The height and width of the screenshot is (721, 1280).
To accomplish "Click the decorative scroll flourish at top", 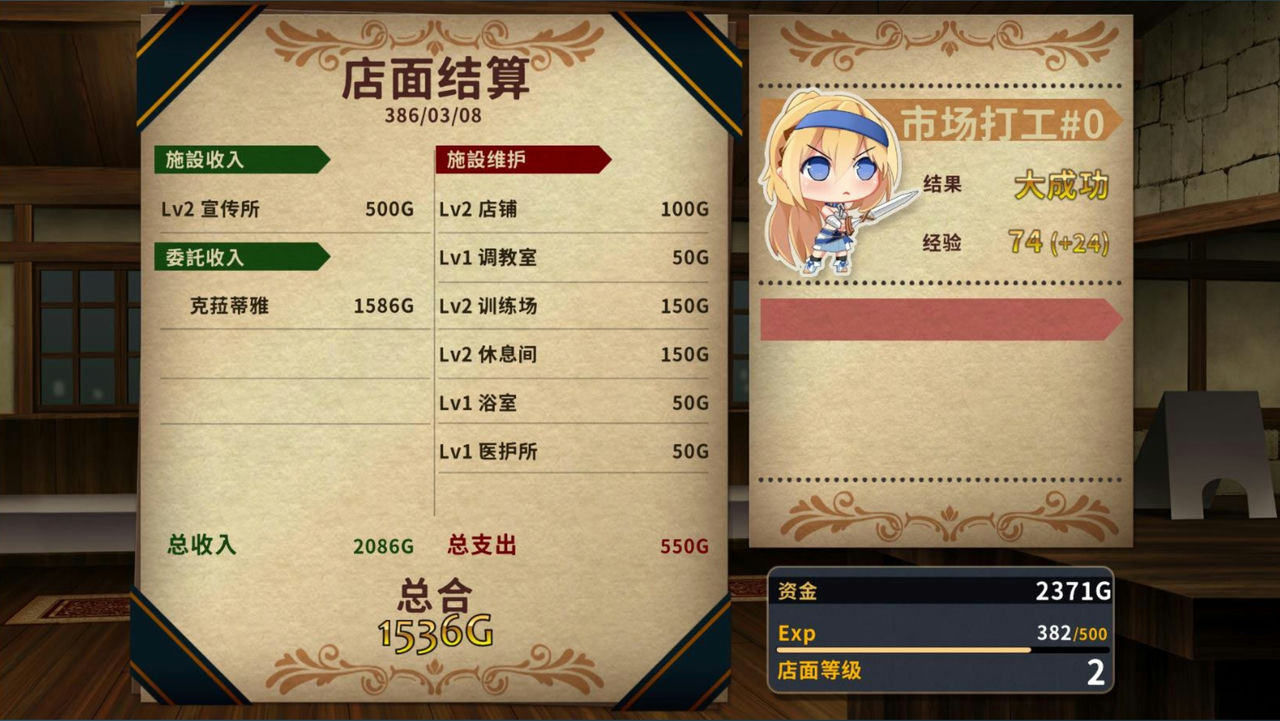I will [x=435, y=35].
